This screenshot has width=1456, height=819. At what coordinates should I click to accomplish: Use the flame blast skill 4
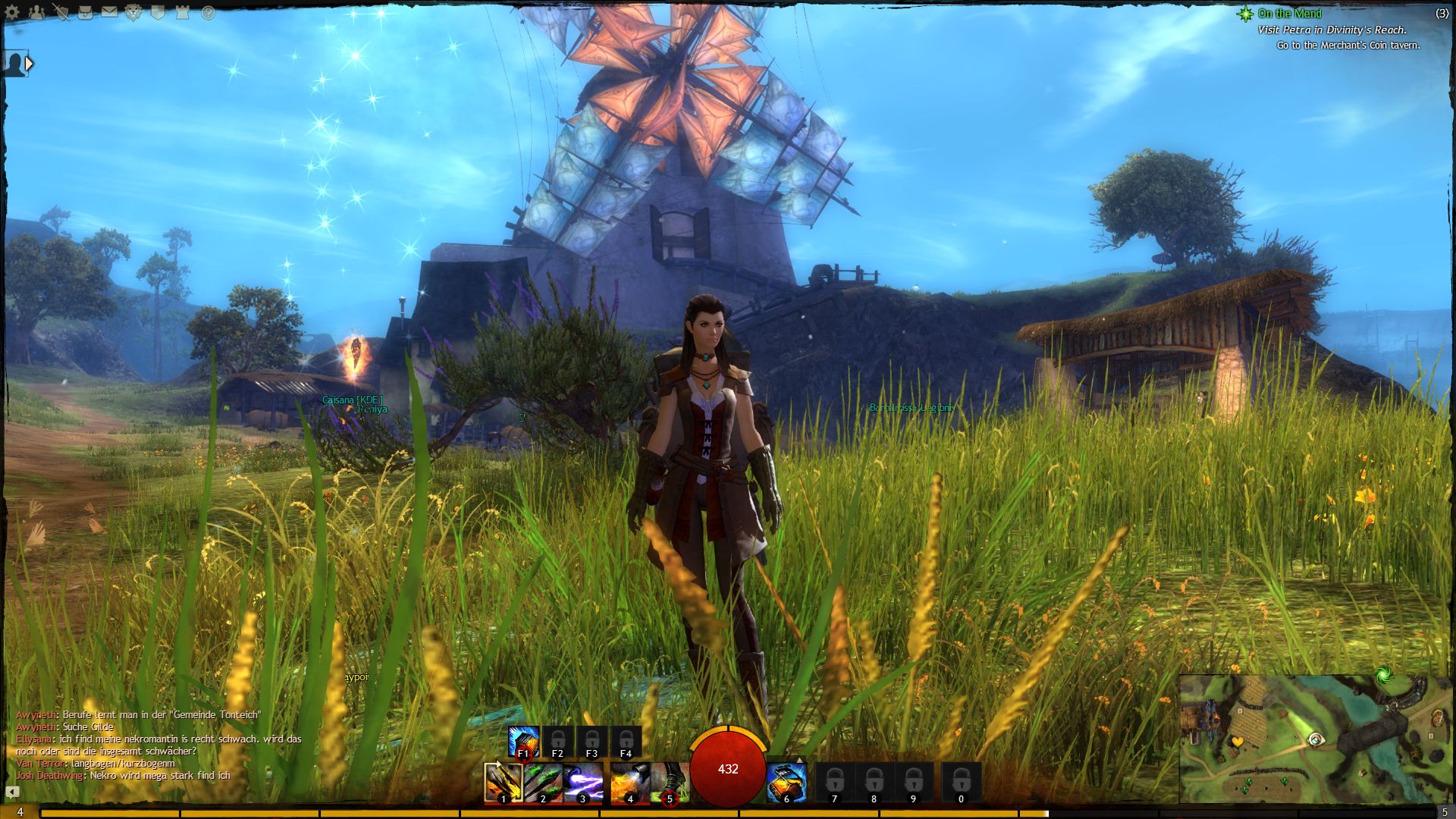click(x=629, y=782)
